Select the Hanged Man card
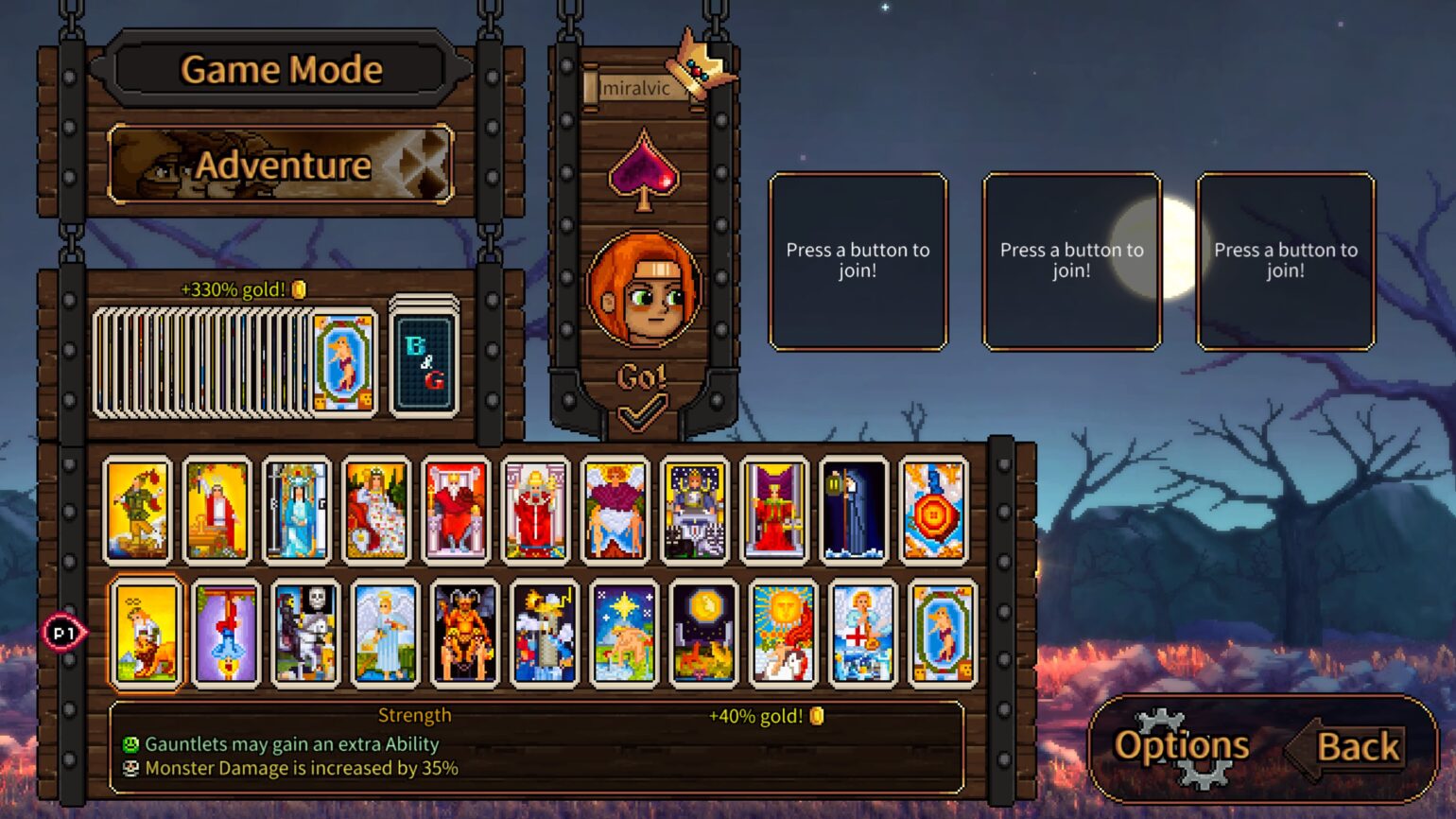The height and width of the screenshot is (819, 1456). 225,634
